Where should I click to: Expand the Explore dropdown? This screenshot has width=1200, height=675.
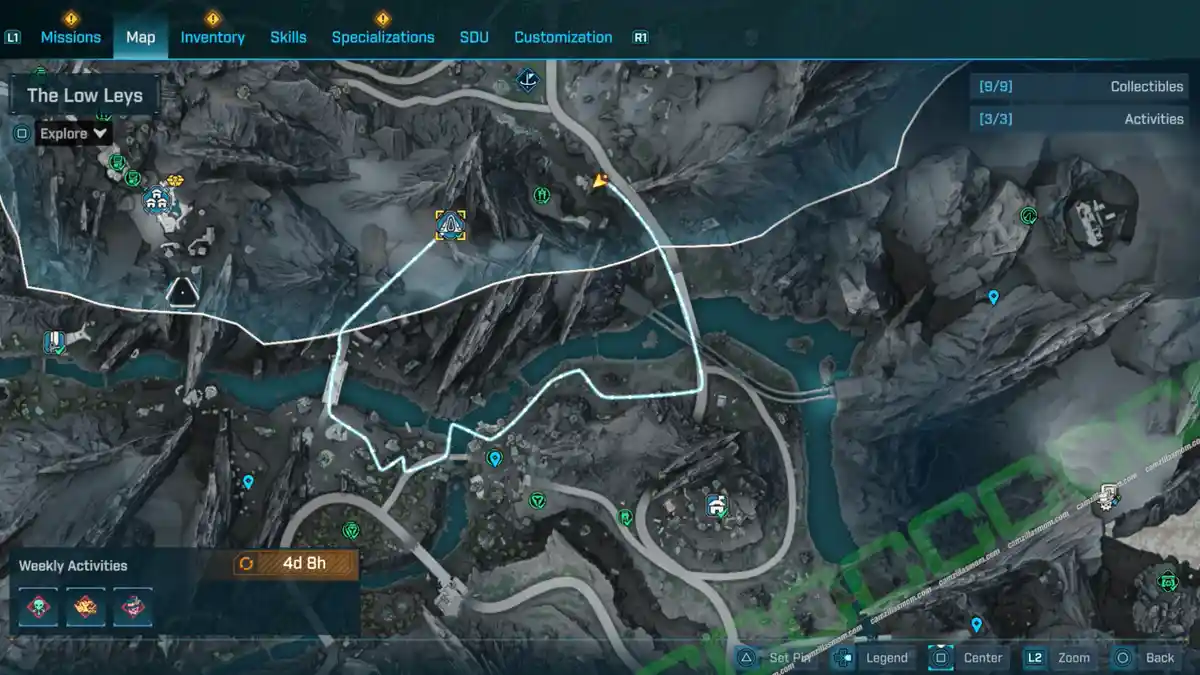click(75, 133)
